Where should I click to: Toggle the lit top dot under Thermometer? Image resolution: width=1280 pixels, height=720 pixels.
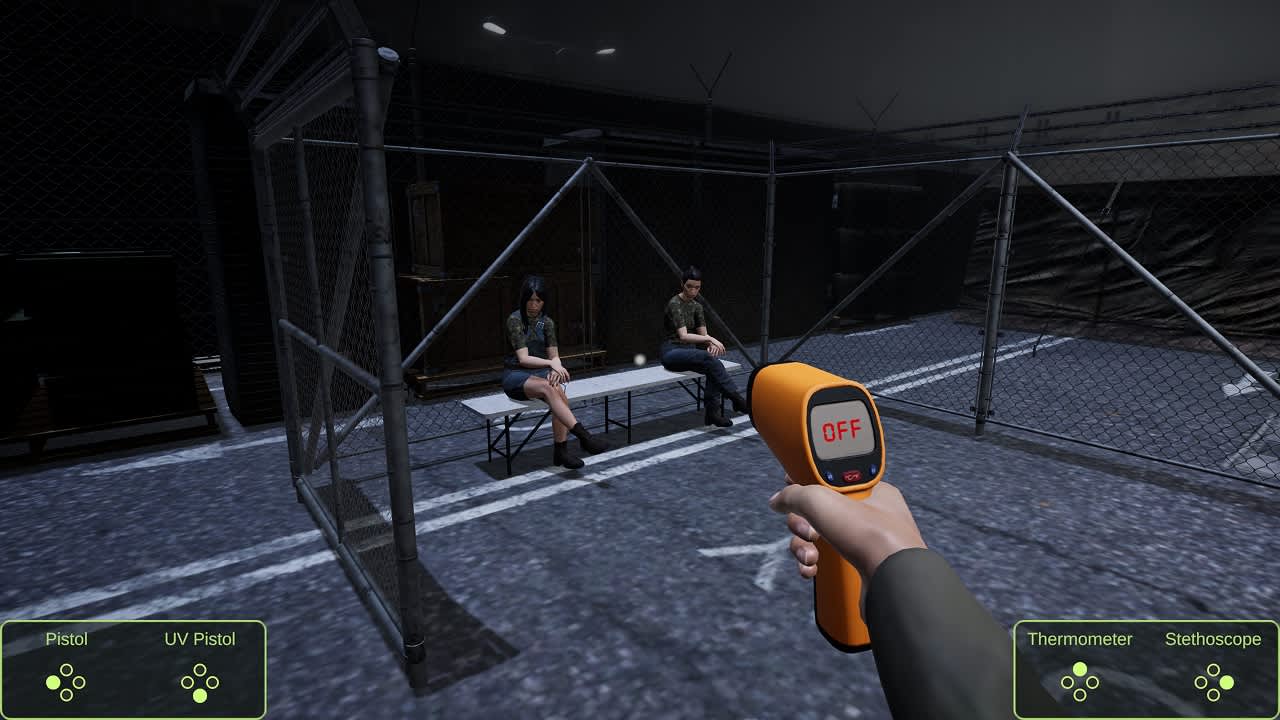[x=1080, y=669]
